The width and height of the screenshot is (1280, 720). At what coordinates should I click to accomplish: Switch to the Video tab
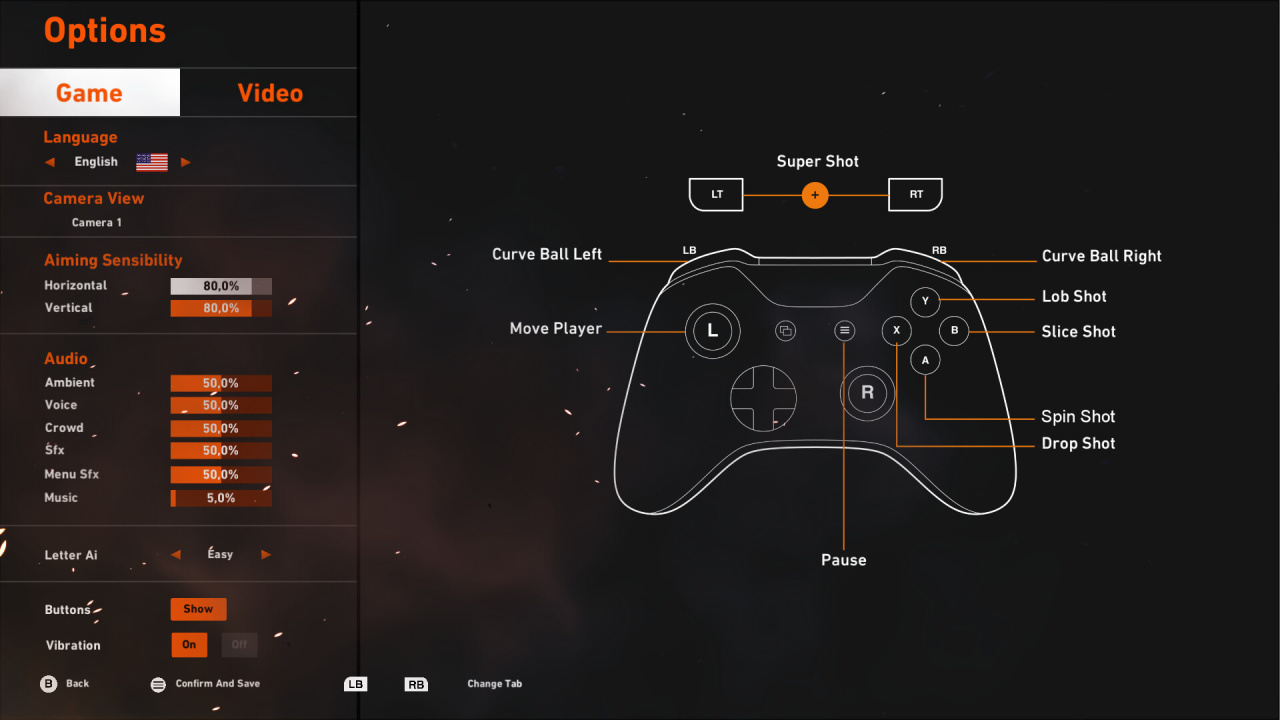tap(269, 93)
